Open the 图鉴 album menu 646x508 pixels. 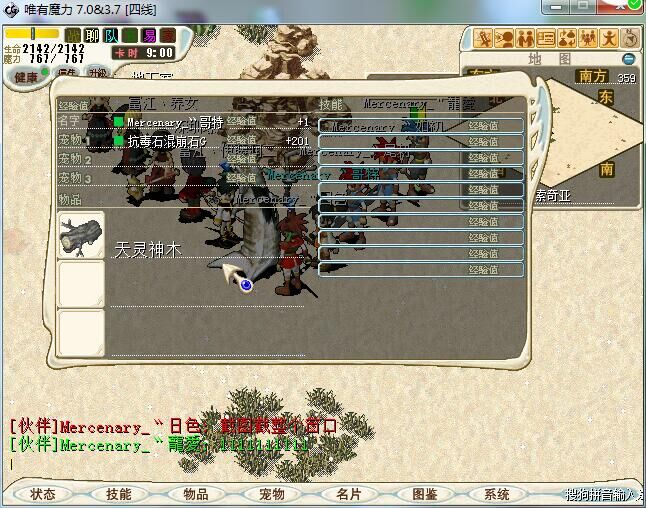pyautogui.click(x=424, y=494)
